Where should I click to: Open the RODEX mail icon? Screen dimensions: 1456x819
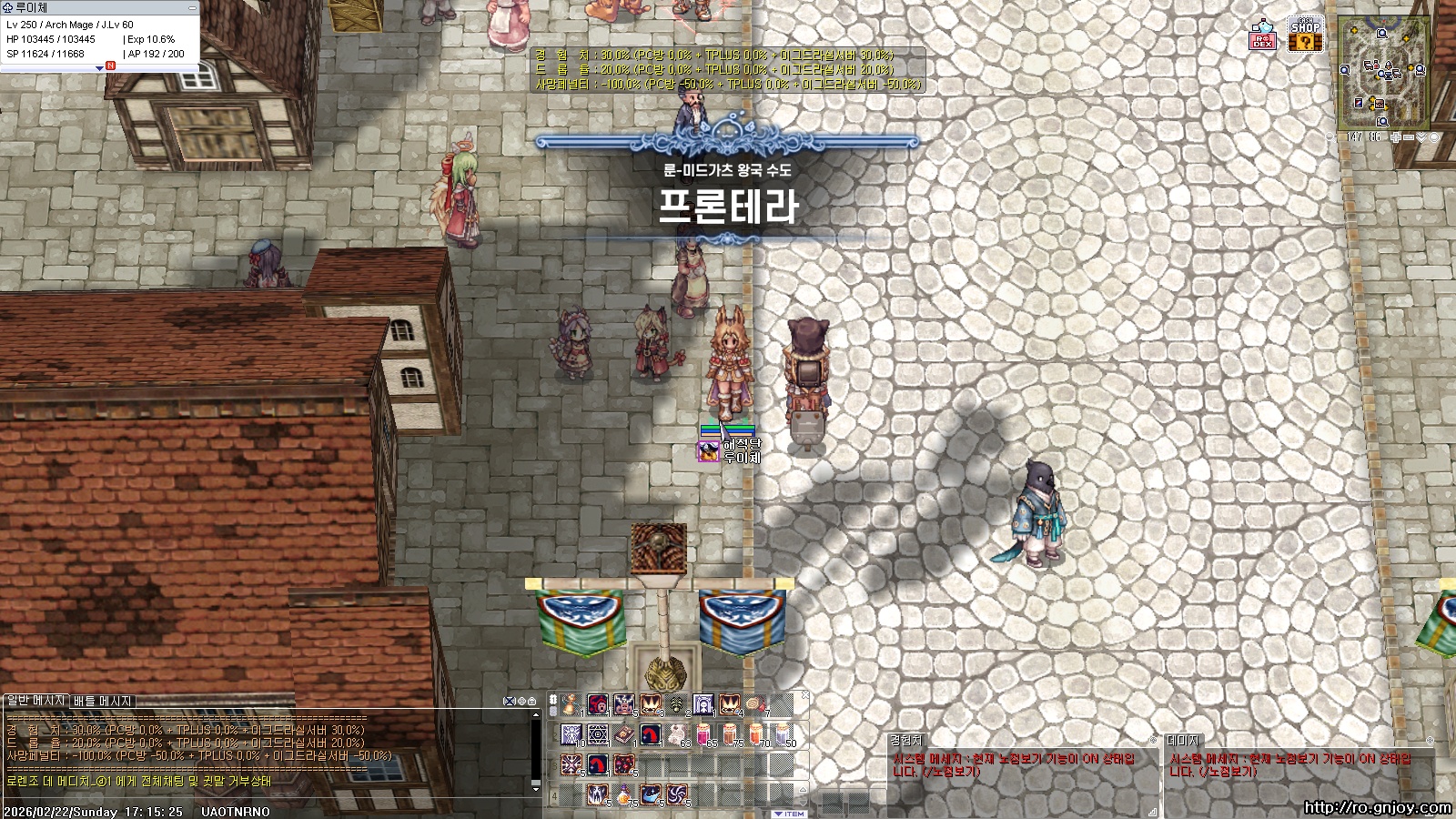[x=1263, y=35]
